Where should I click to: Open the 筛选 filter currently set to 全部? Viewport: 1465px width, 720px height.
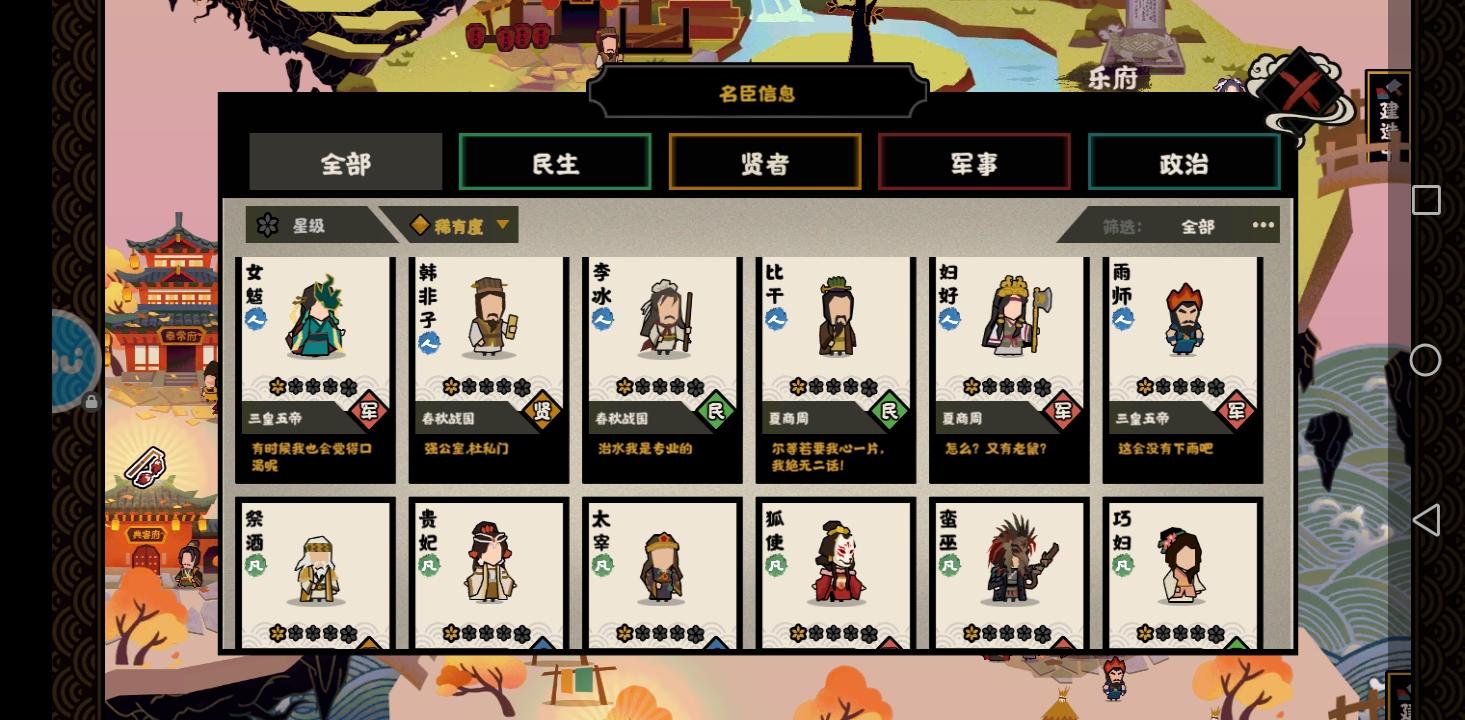[x=1199, y=226]
